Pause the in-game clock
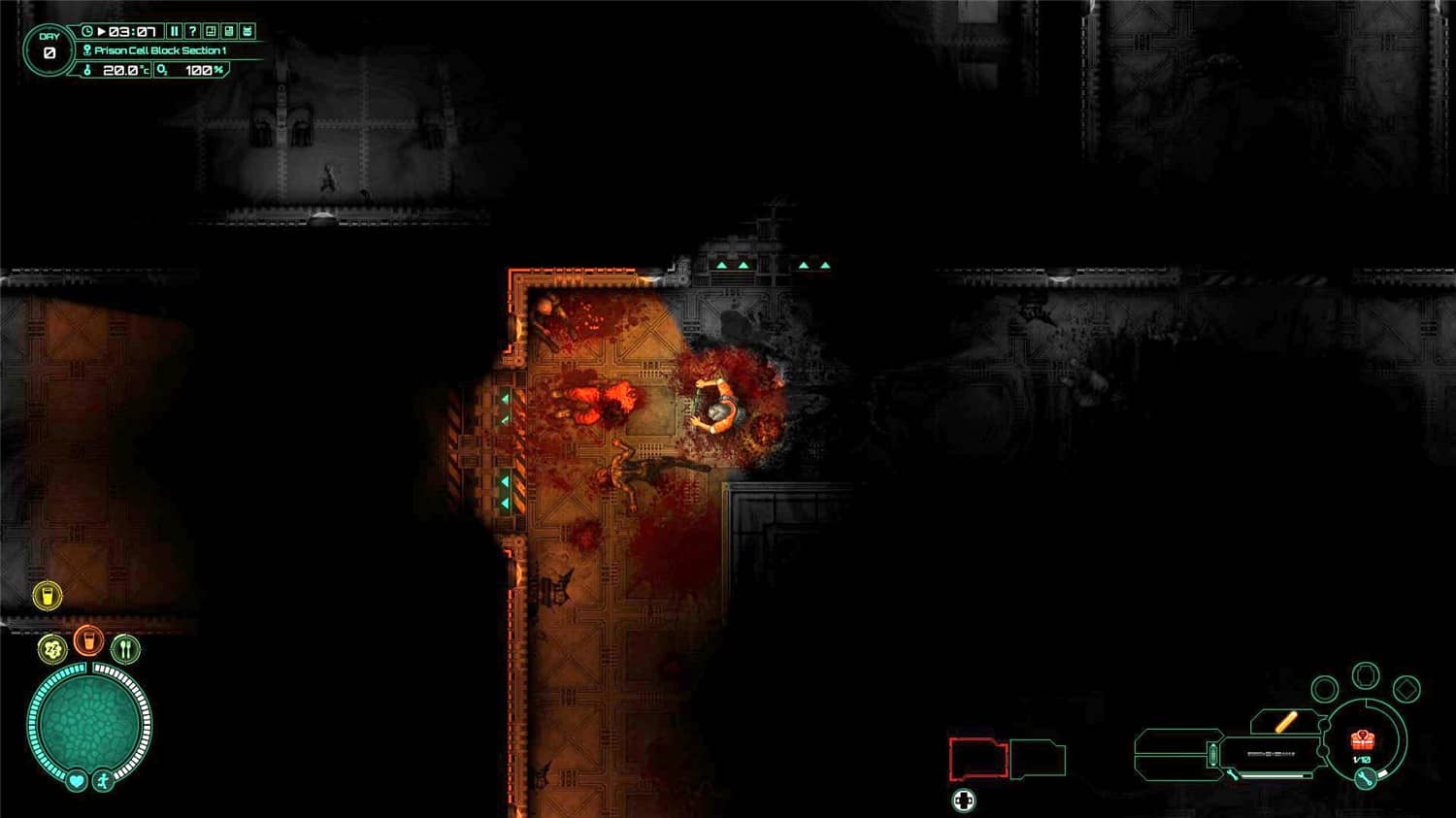The height and width of the screenshot is (818, 1456). click(175, 31)
